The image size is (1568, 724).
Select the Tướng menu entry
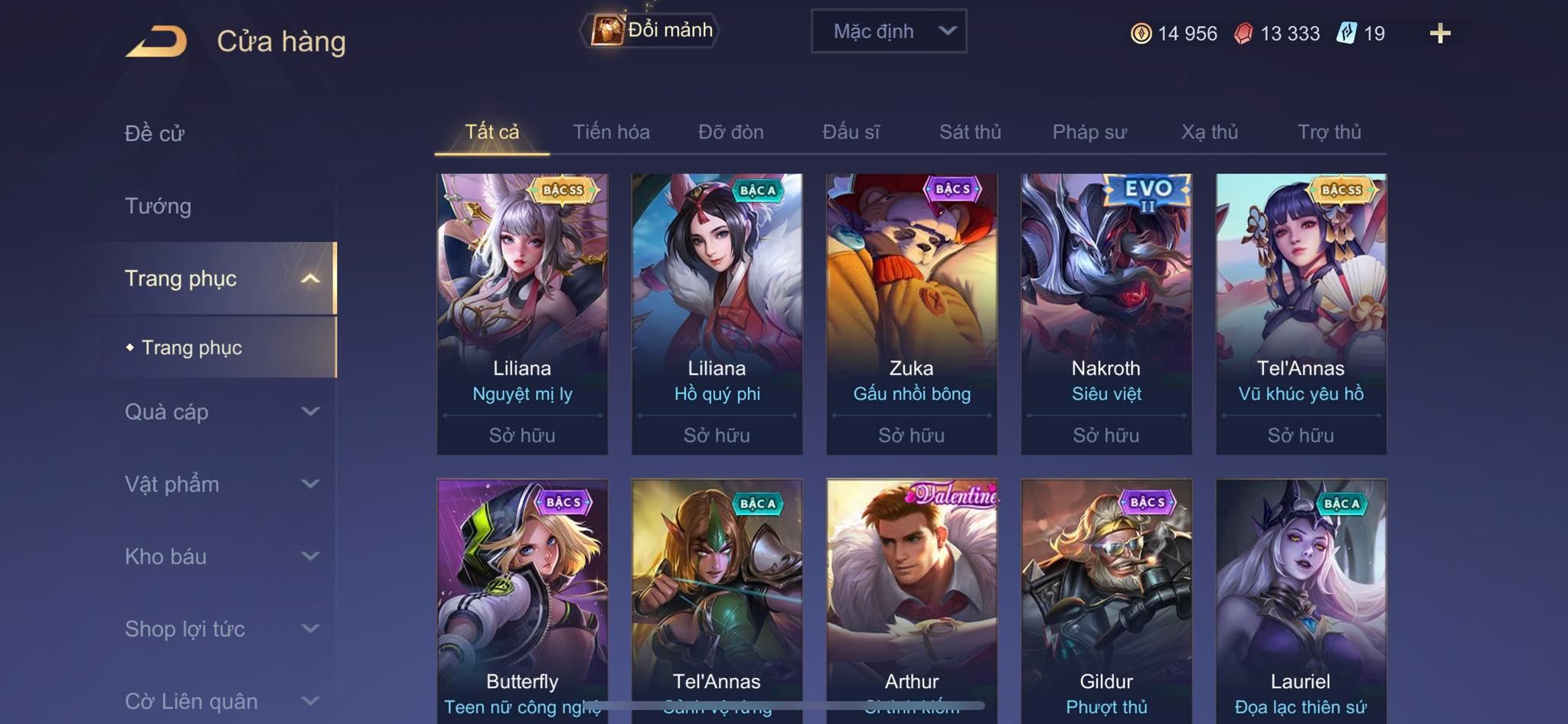point(158,206)
